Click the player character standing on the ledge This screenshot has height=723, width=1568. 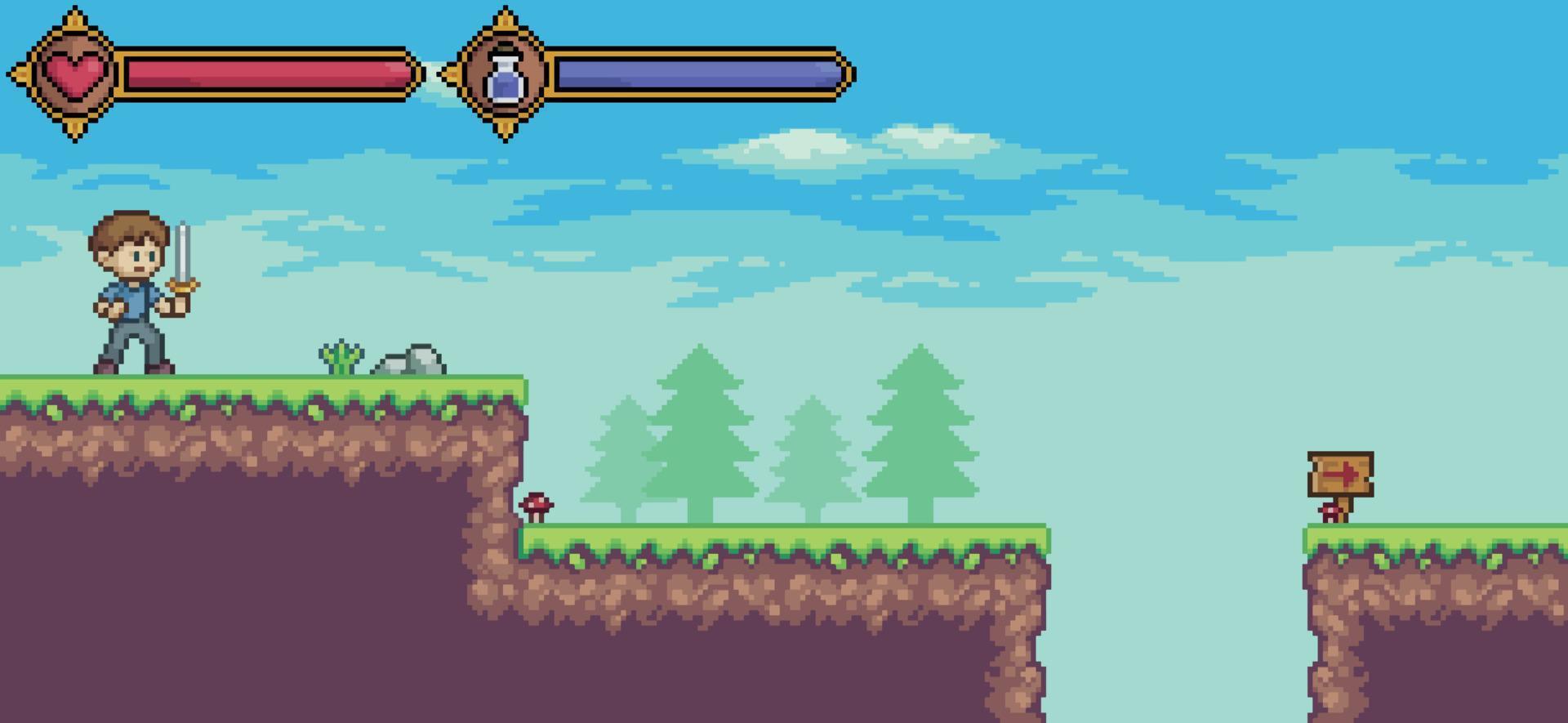point(131,302)
